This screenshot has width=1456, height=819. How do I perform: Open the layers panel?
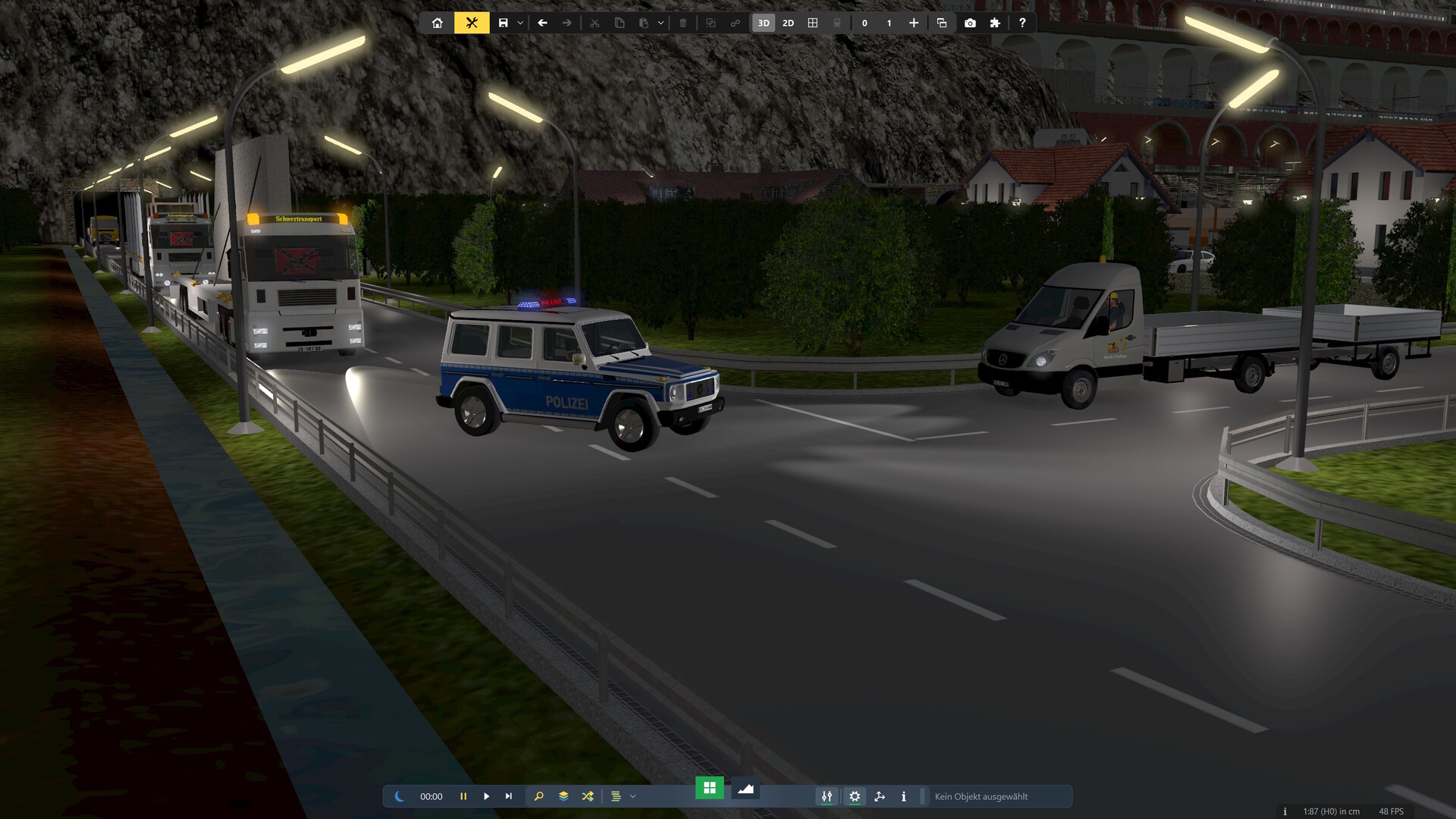(563, 796)
